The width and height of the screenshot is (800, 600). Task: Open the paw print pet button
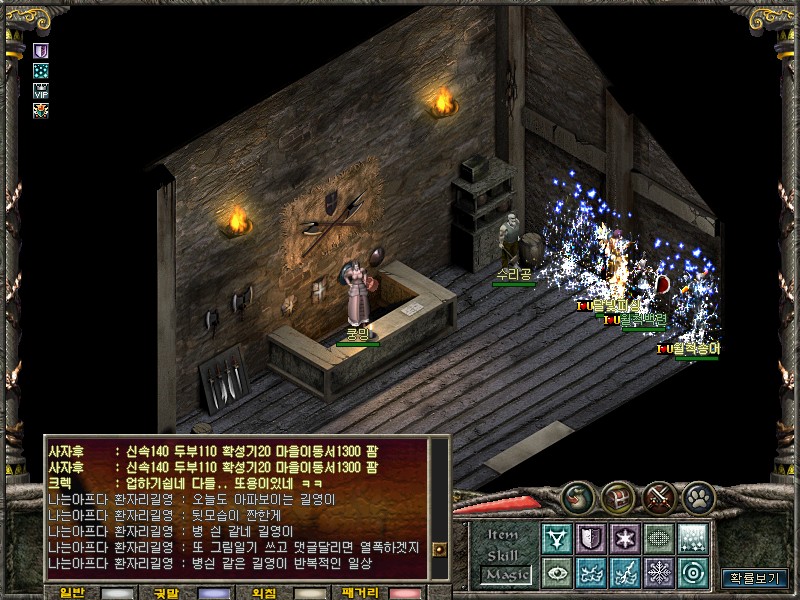tap(700, 497)
